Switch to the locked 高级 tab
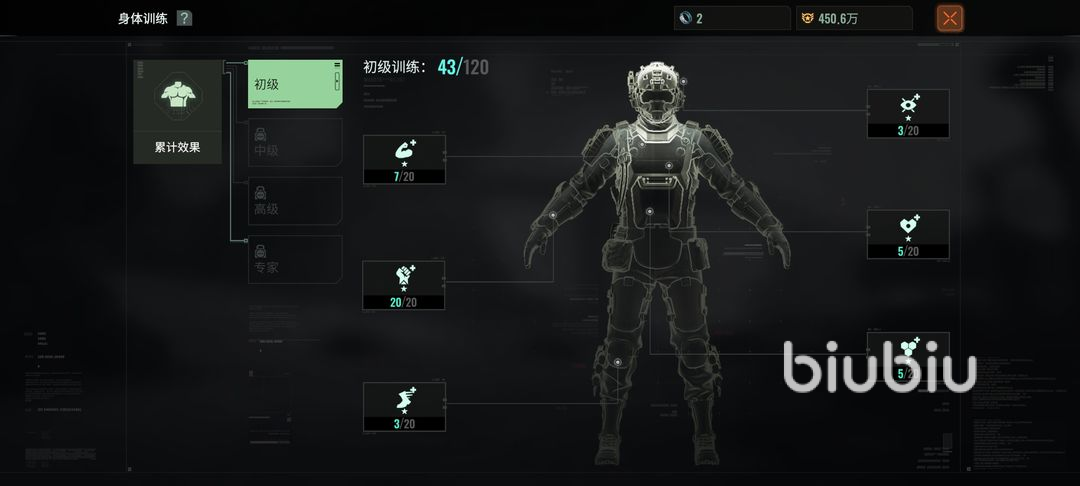Image resolution: width=1080 pixels, height=486 pixels. [295, 201]
